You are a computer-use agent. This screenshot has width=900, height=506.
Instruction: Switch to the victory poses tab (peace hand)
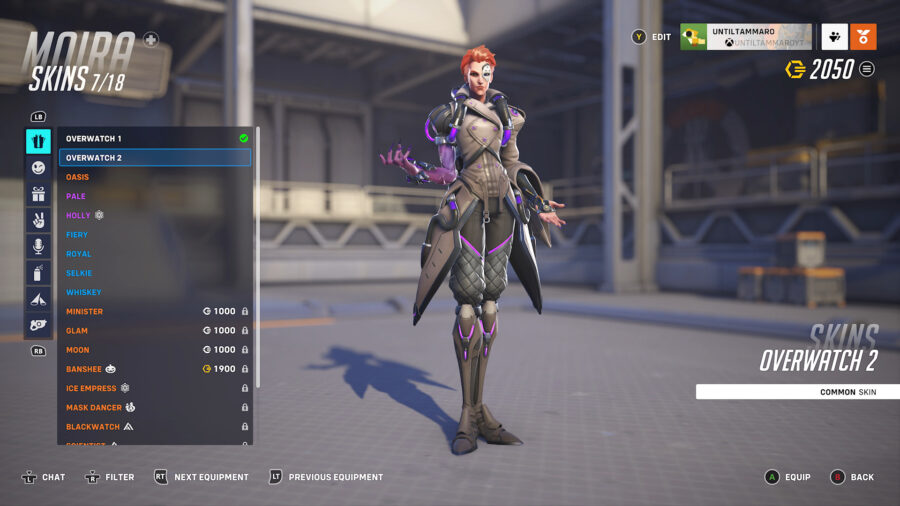tap(38, 220)
